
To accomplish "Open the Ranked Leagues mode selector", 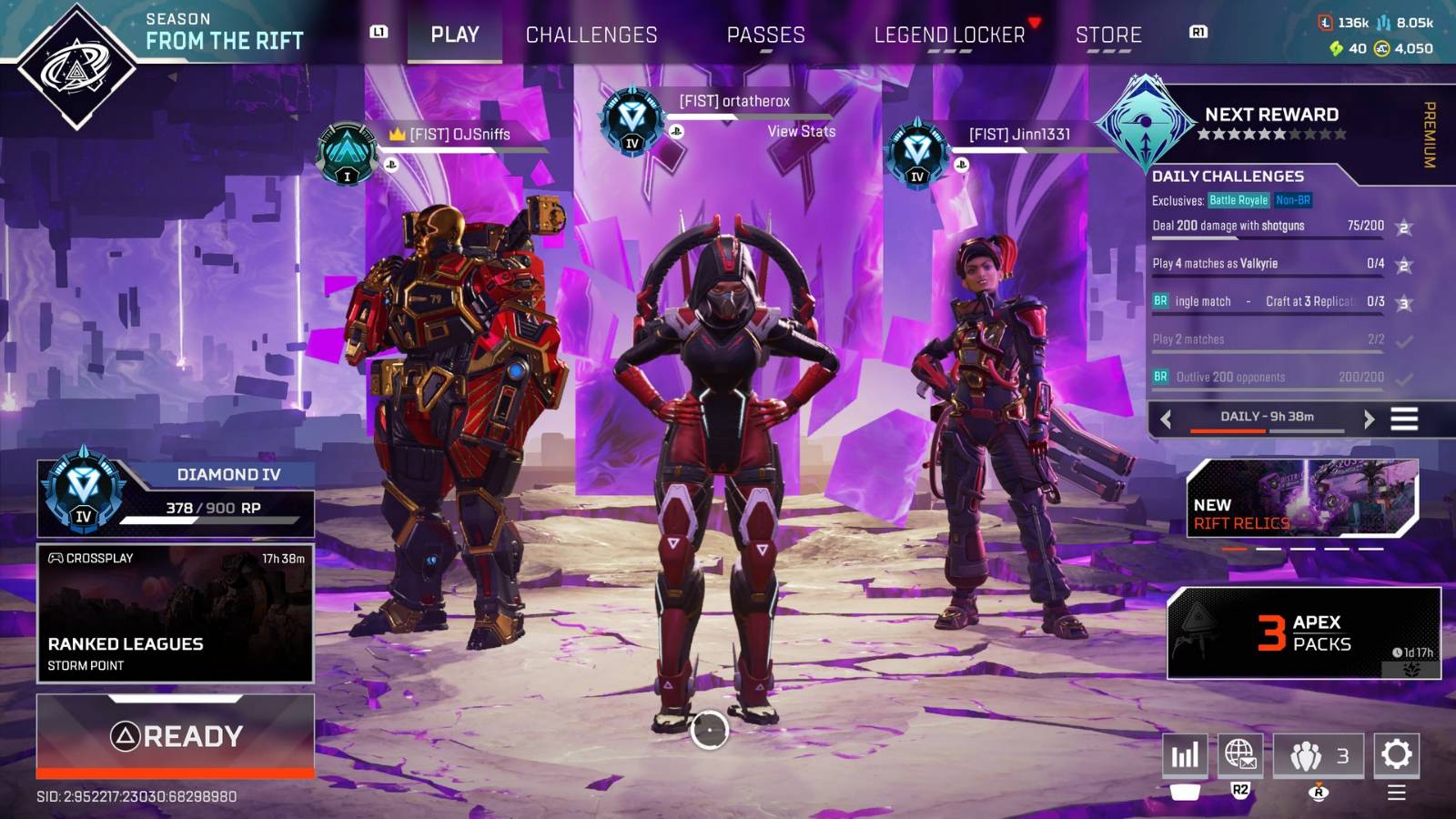I will pos(176,613).
